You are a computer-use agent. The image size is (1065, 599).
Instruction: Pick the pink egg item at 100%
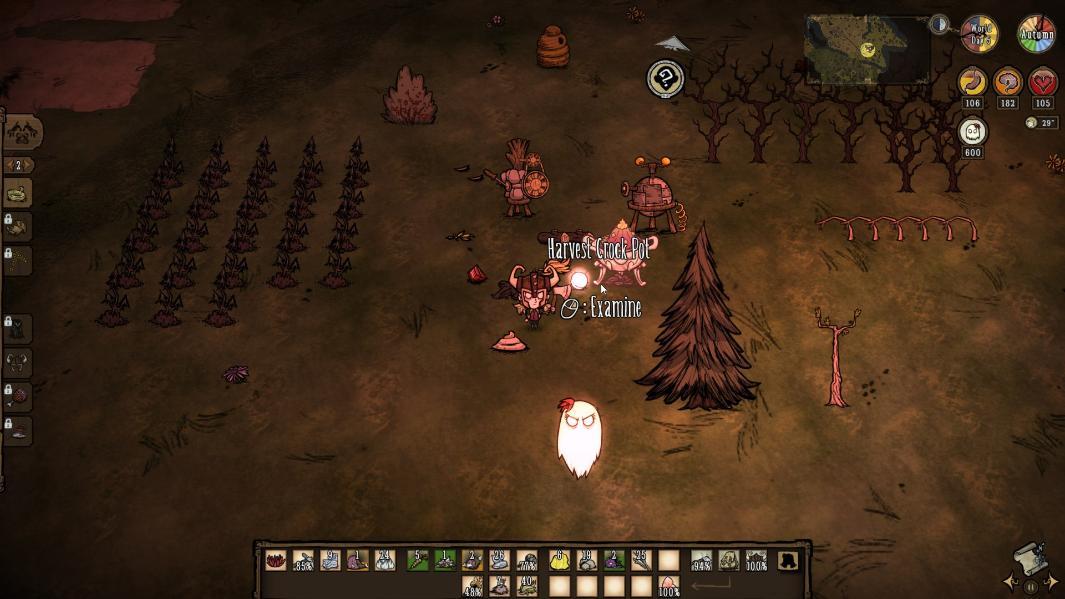click(668, 586)
